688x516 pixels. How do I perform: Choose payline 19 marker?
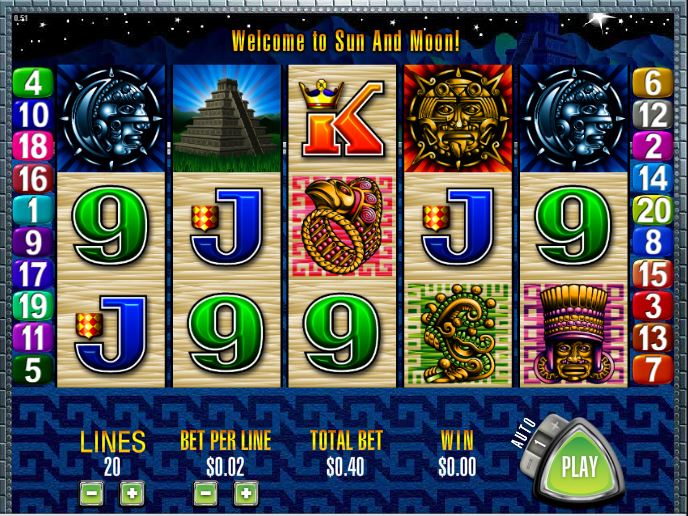tap(33, 306)
